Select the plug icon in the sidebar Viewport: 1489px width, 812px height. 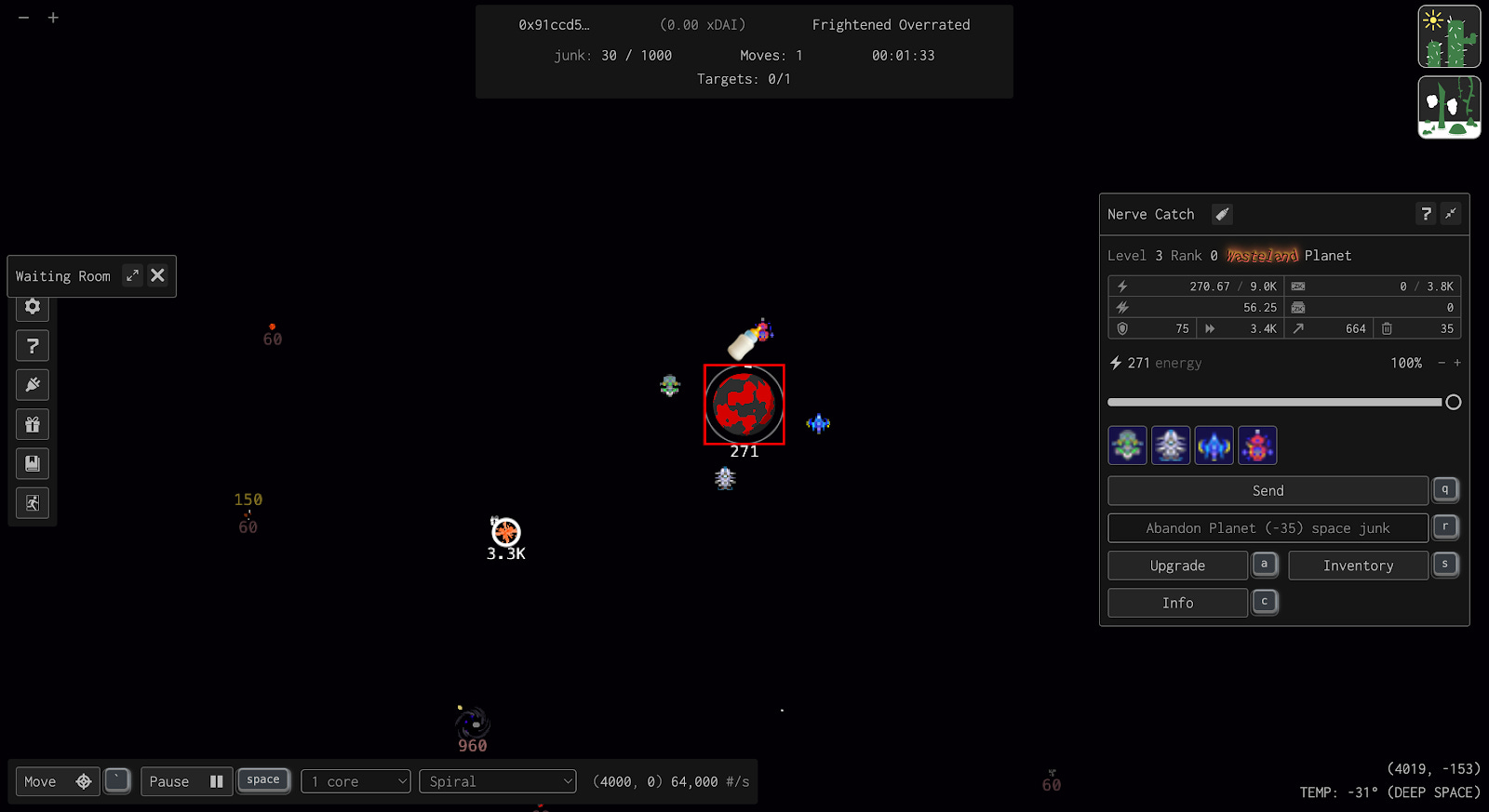(x=33, y=384)
